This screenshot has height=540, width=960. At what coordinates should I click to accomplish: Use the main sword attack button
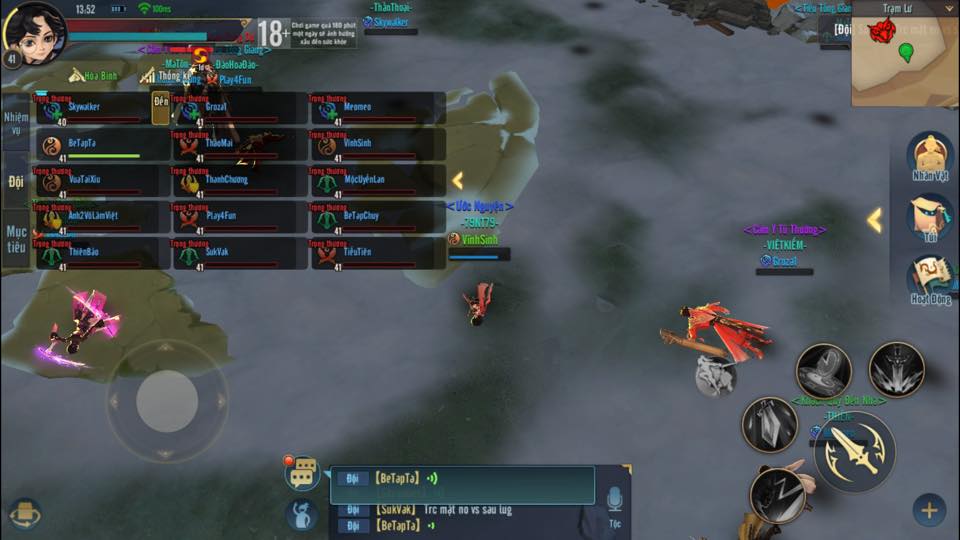pos(854,449)
